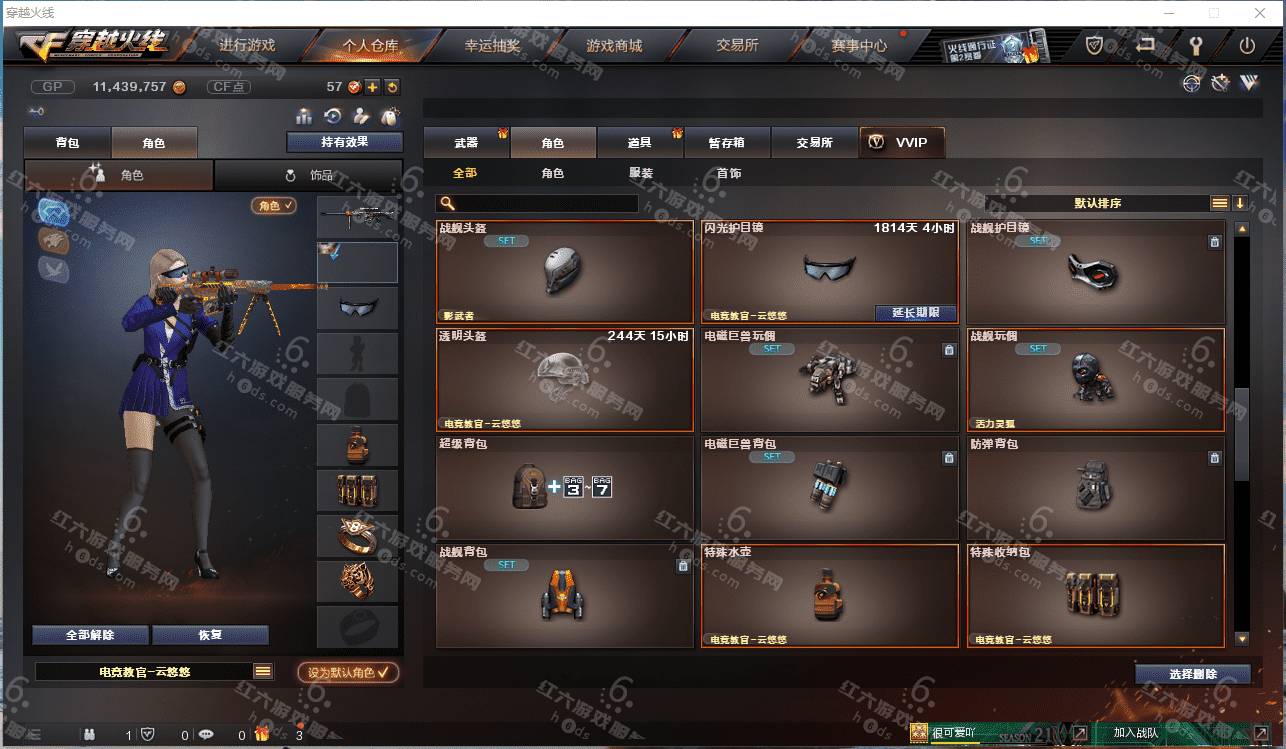Open the 赛事中心 events center
This screenshot has height=749, width=1286.
click(x=858, y=45)
